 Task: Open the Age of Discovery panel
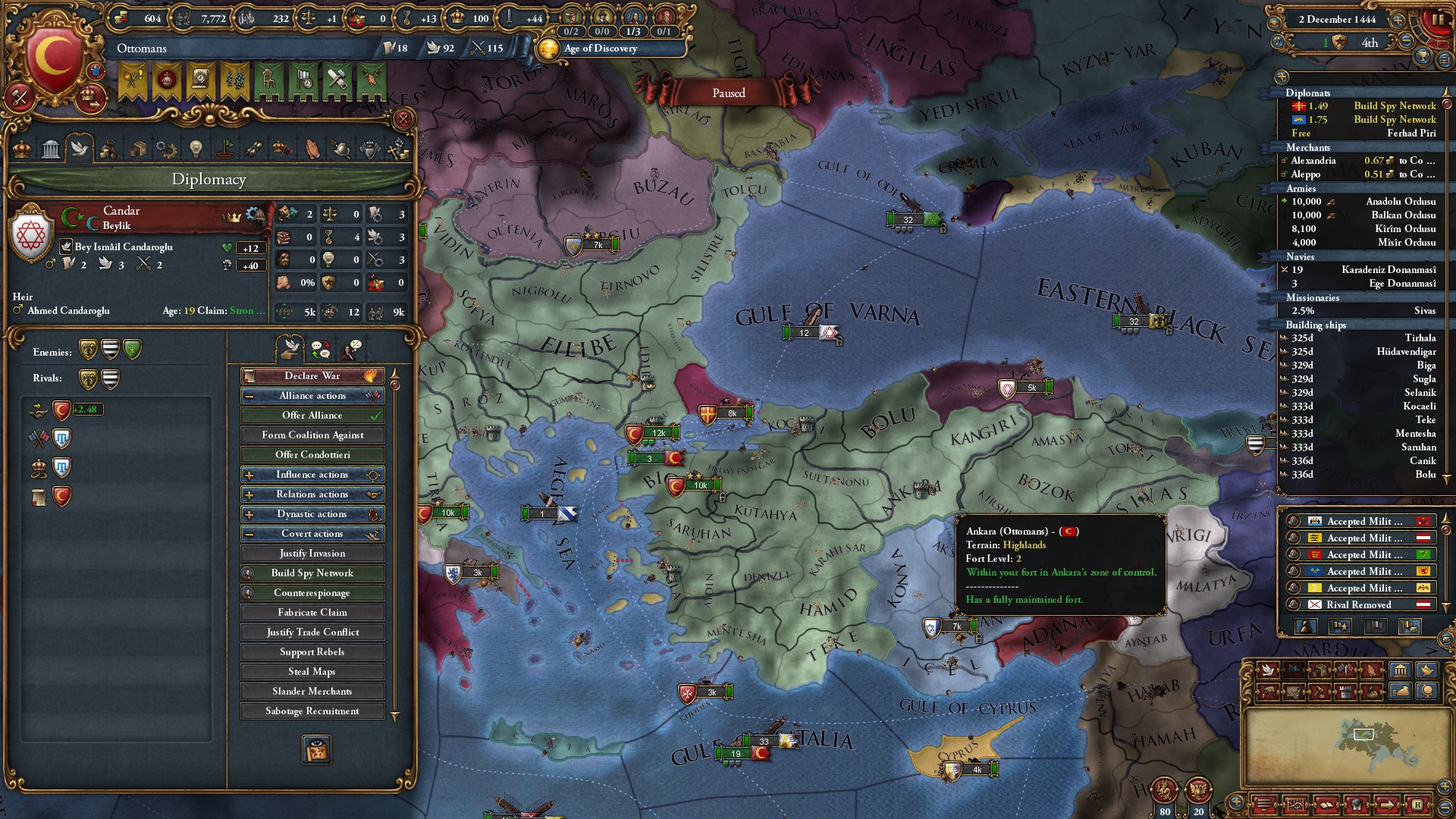pyautogui.click(x=600, y=49)
